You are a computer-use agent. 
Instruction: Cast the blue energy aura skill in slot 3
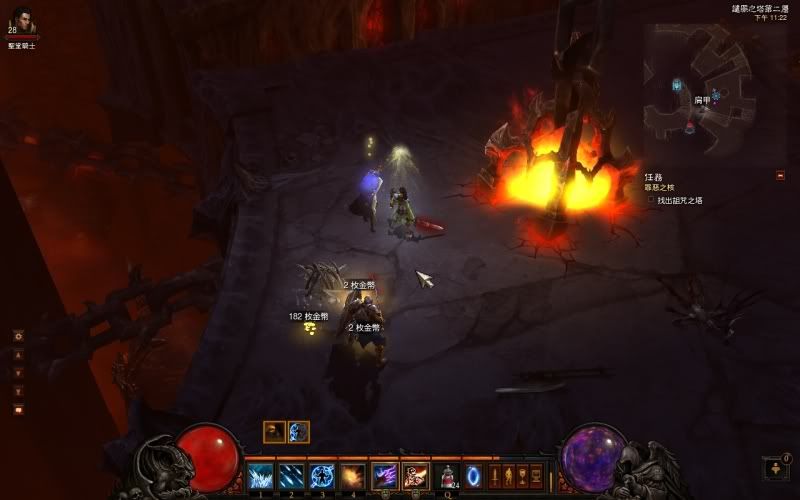(321, 476)
